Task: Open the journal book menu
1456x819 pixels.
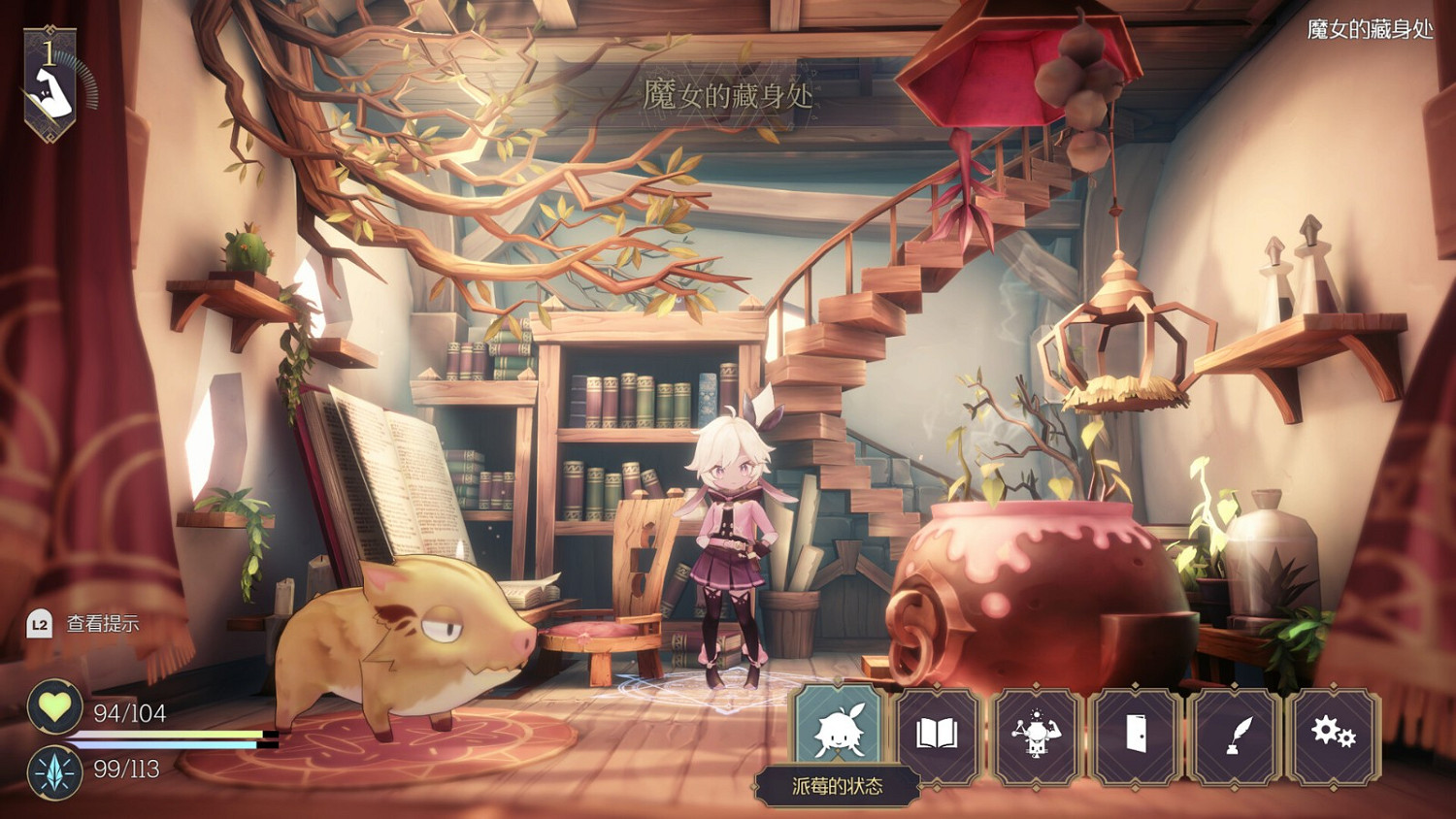Action: tap(939, 735)
